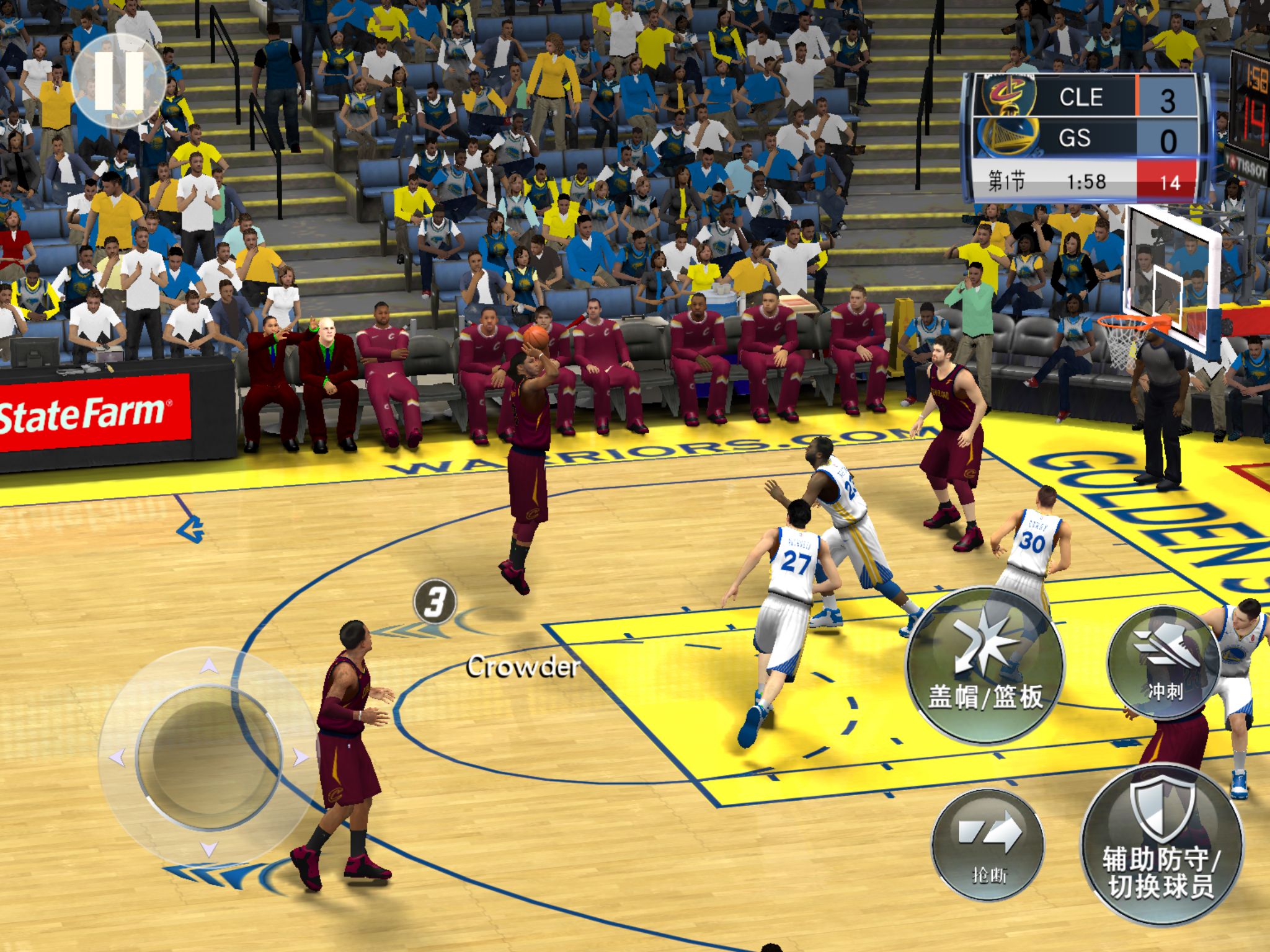
Task: Tap the 盖帽/篮板 block and rebound button
Action: (985, 665)
